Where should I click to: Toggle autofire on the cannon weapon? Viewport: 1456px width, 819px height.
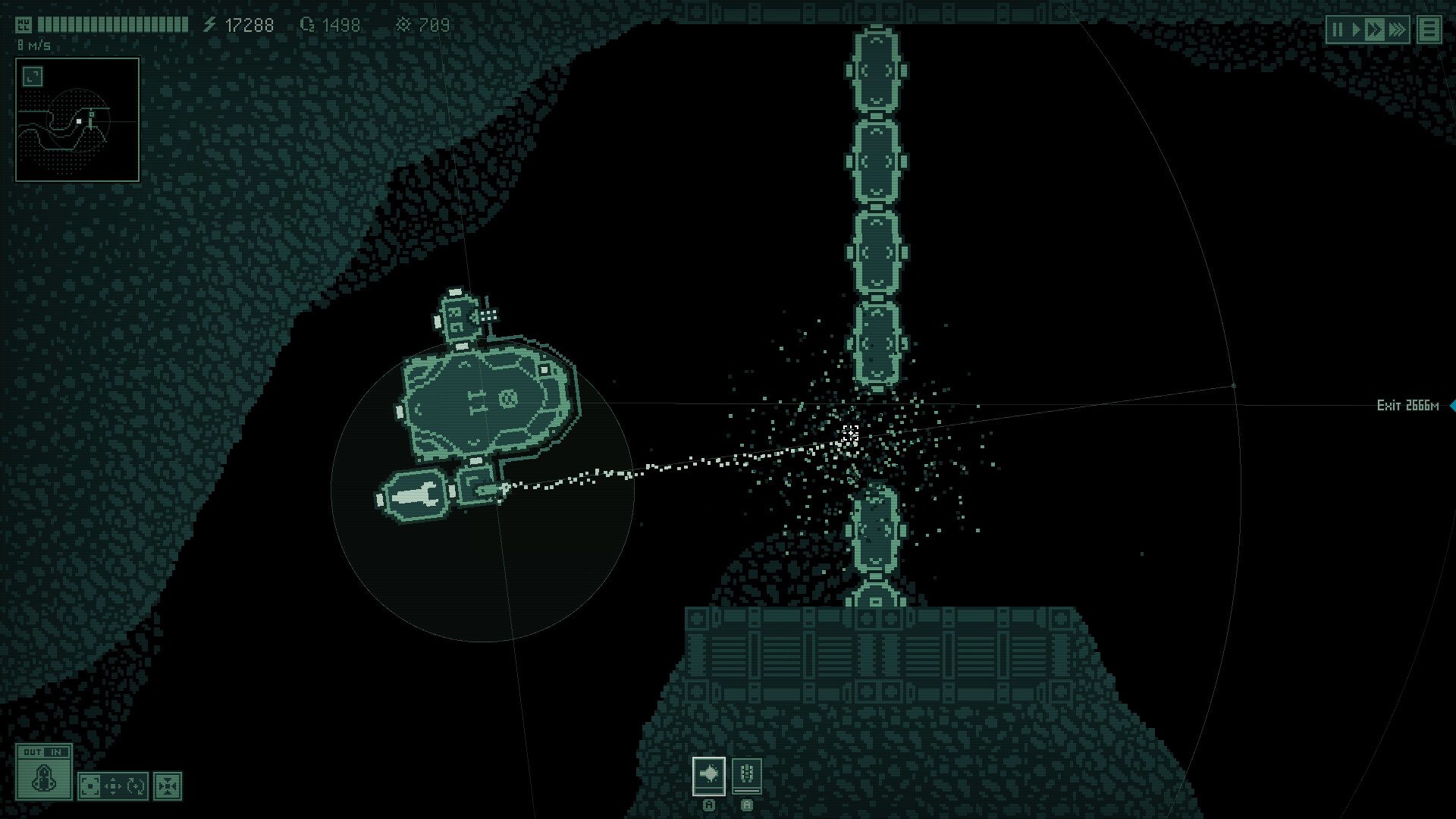coord(709,805)
